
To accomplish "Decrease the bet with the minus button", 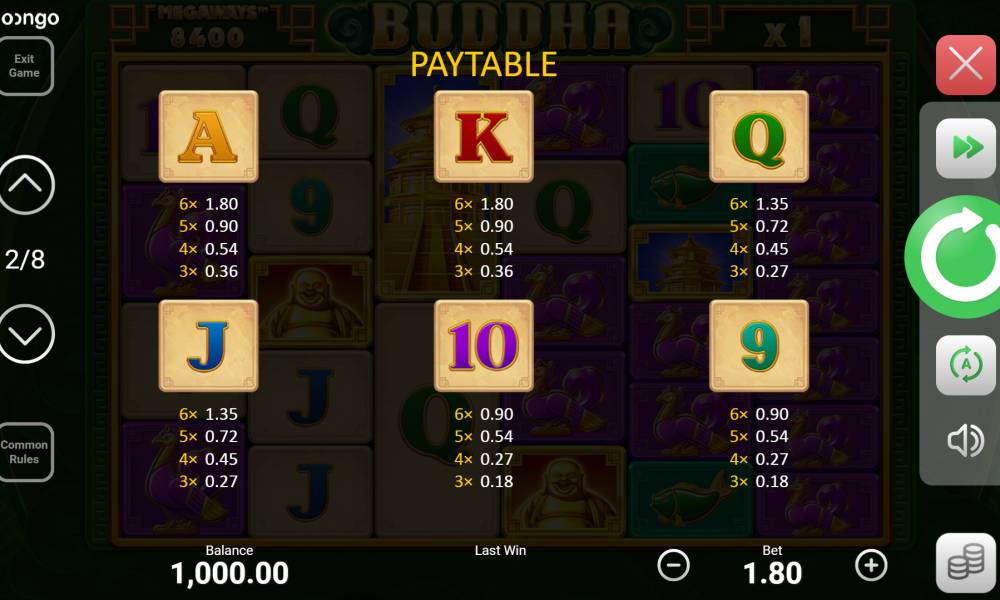I will (673, 565).
